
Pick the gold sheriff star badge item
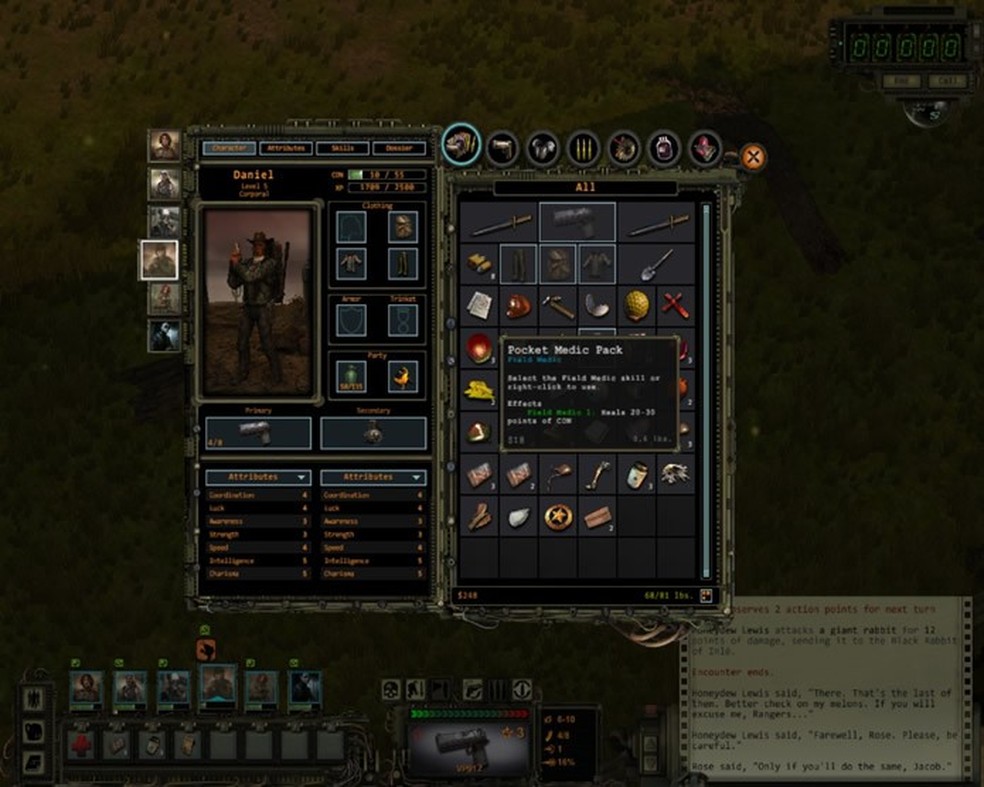tap(558, 516)
